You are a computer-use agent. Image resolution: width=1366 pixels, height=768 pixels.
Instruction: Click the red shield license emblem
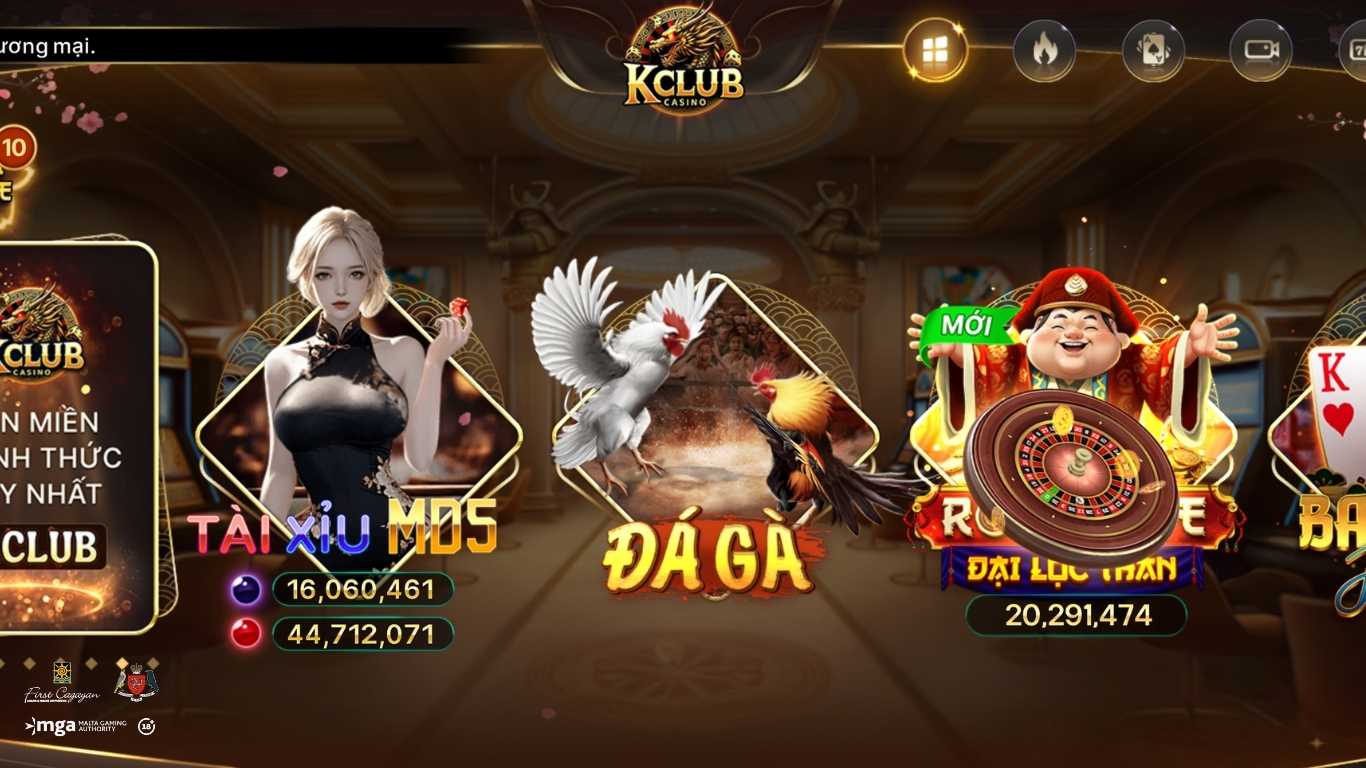tap(135, 680)
